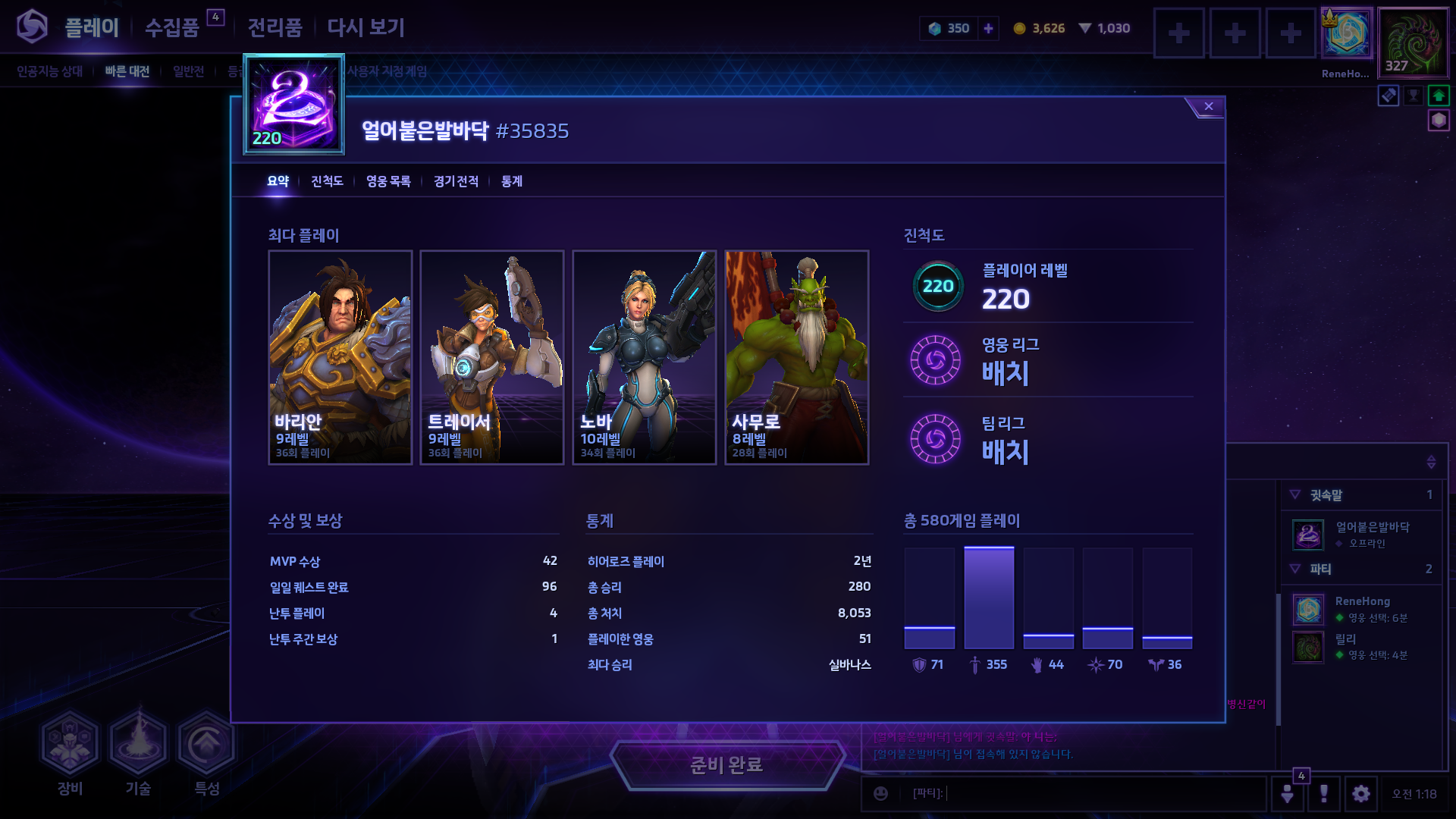Image resolution: width=1456 pixels, height=819 pixels.
Task: Select the 사무로 hero card
Action: click(x=796, y=357)
